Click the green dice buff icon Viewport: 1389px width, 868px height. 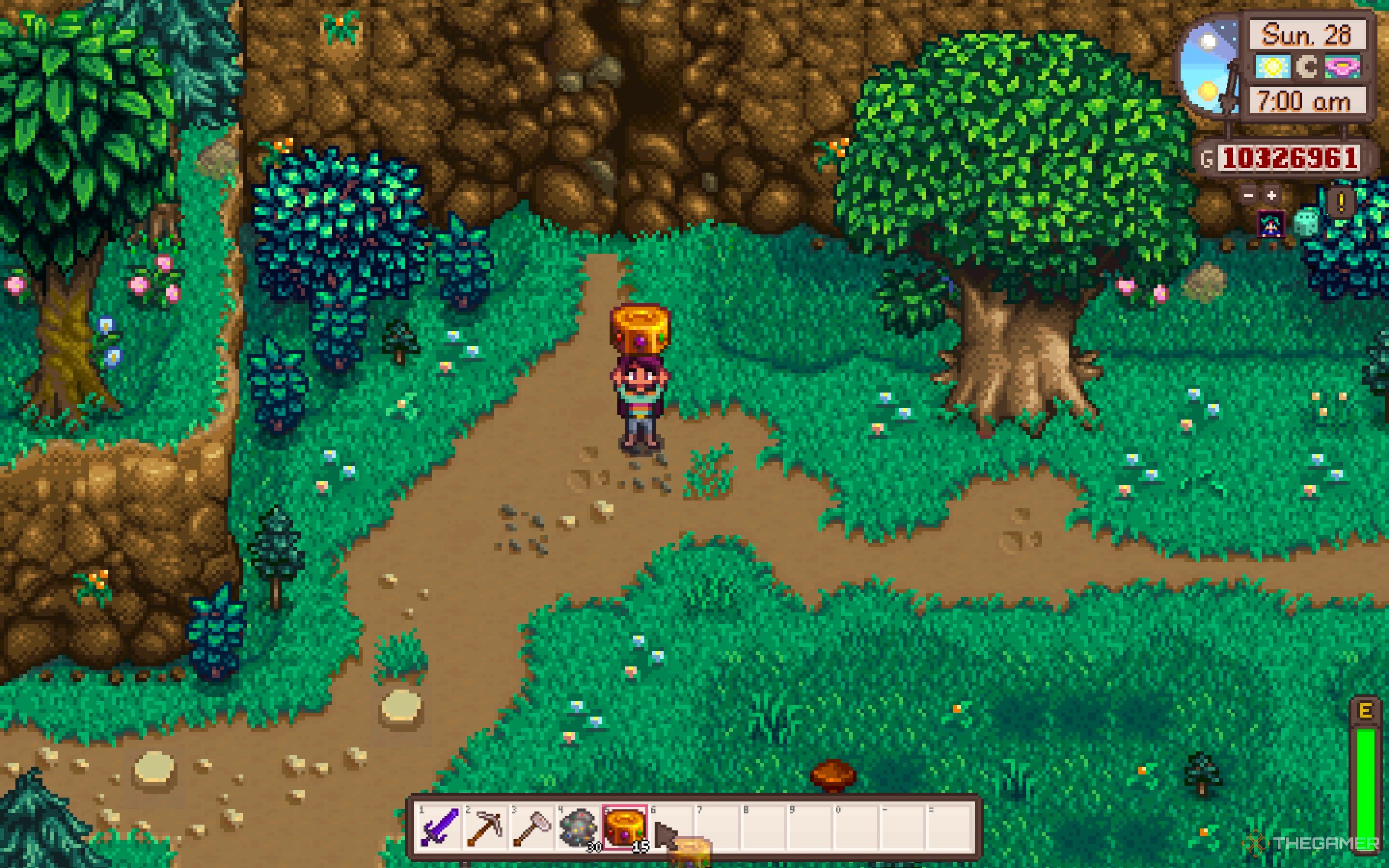(1305, 223)
